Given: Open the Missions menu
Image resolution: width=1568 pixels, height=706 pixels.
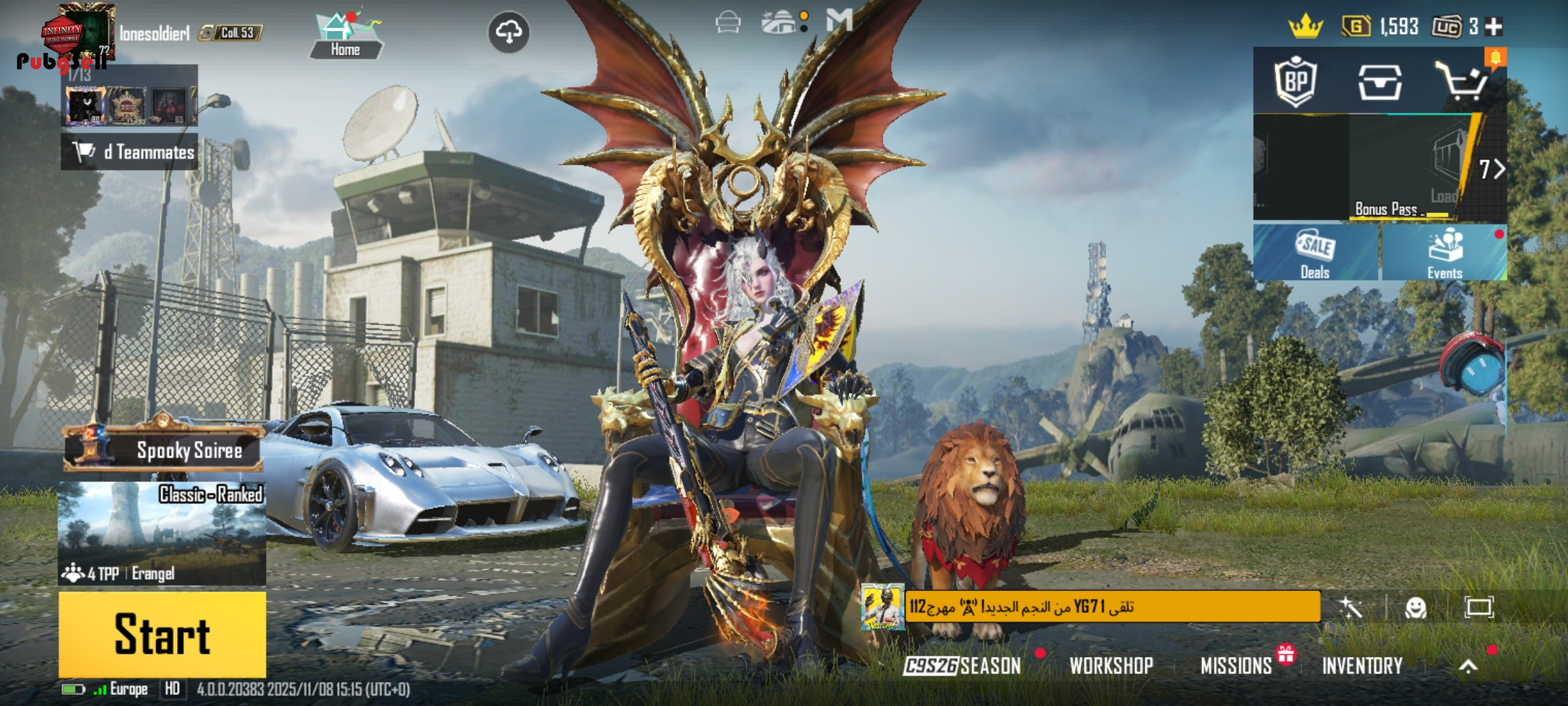Looking at the screenshot, I should (1236, 665).
